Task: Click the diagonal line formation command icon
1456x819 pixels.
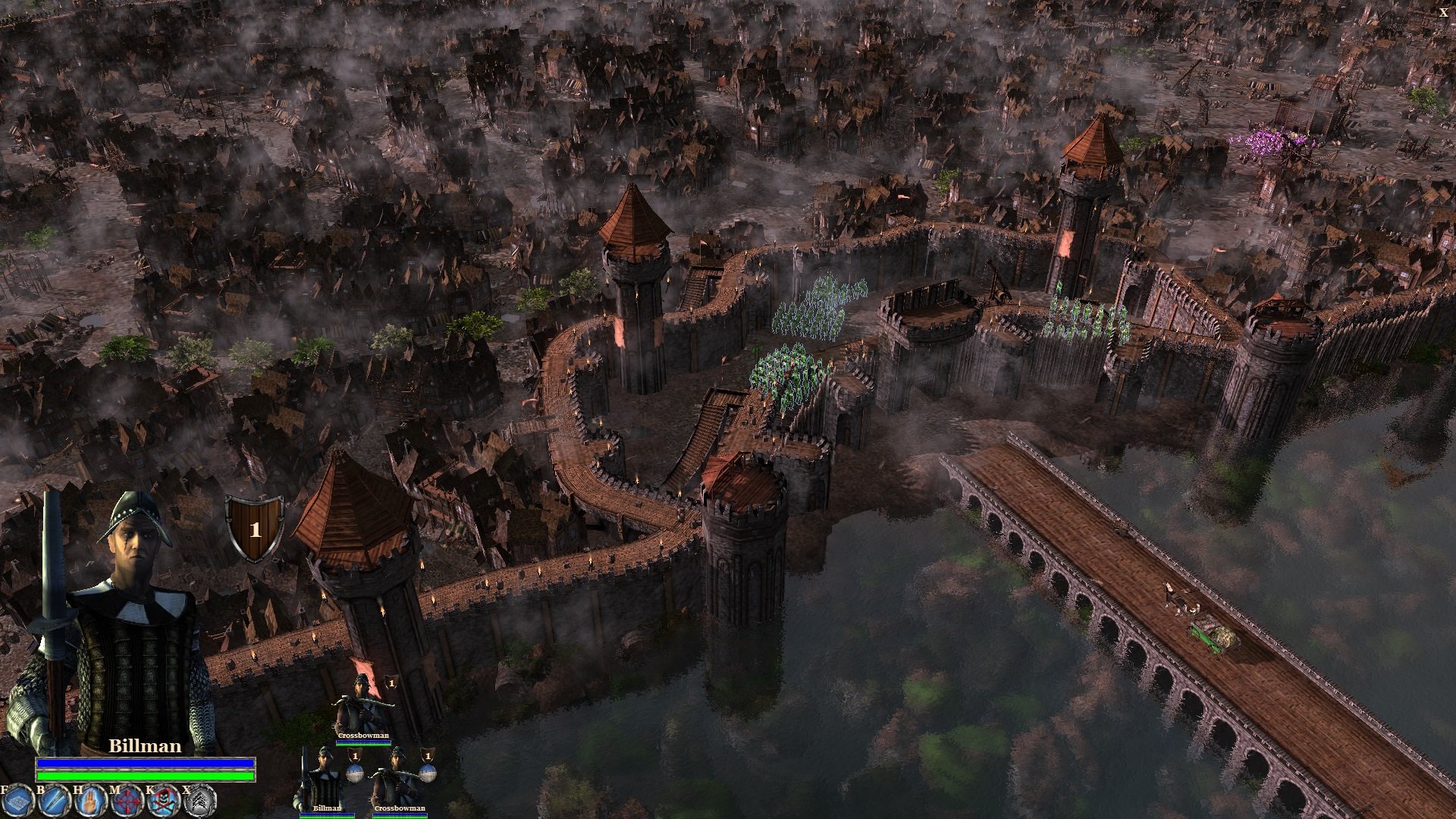Action: click(54, 803)
